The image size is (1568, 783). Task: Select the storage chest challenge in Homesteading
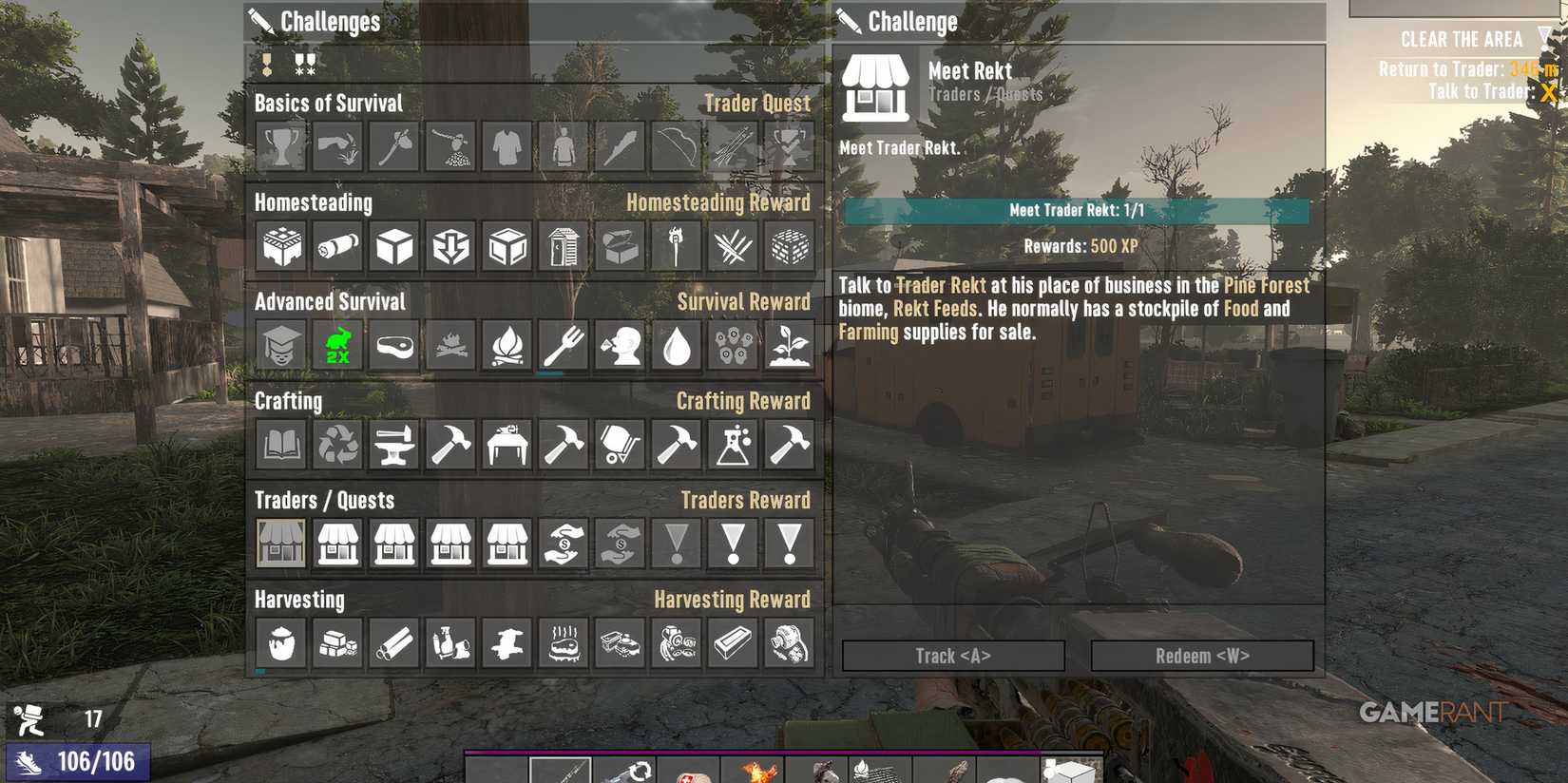(618, 245)
